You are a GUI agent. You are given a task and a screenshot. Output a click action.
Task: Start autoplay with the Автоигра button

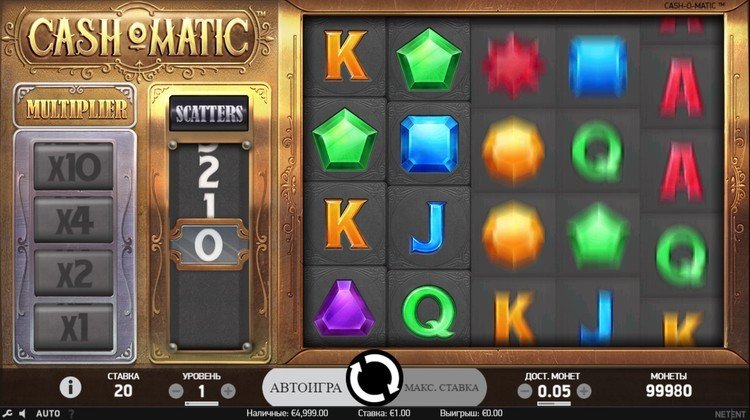coord(305,387)
